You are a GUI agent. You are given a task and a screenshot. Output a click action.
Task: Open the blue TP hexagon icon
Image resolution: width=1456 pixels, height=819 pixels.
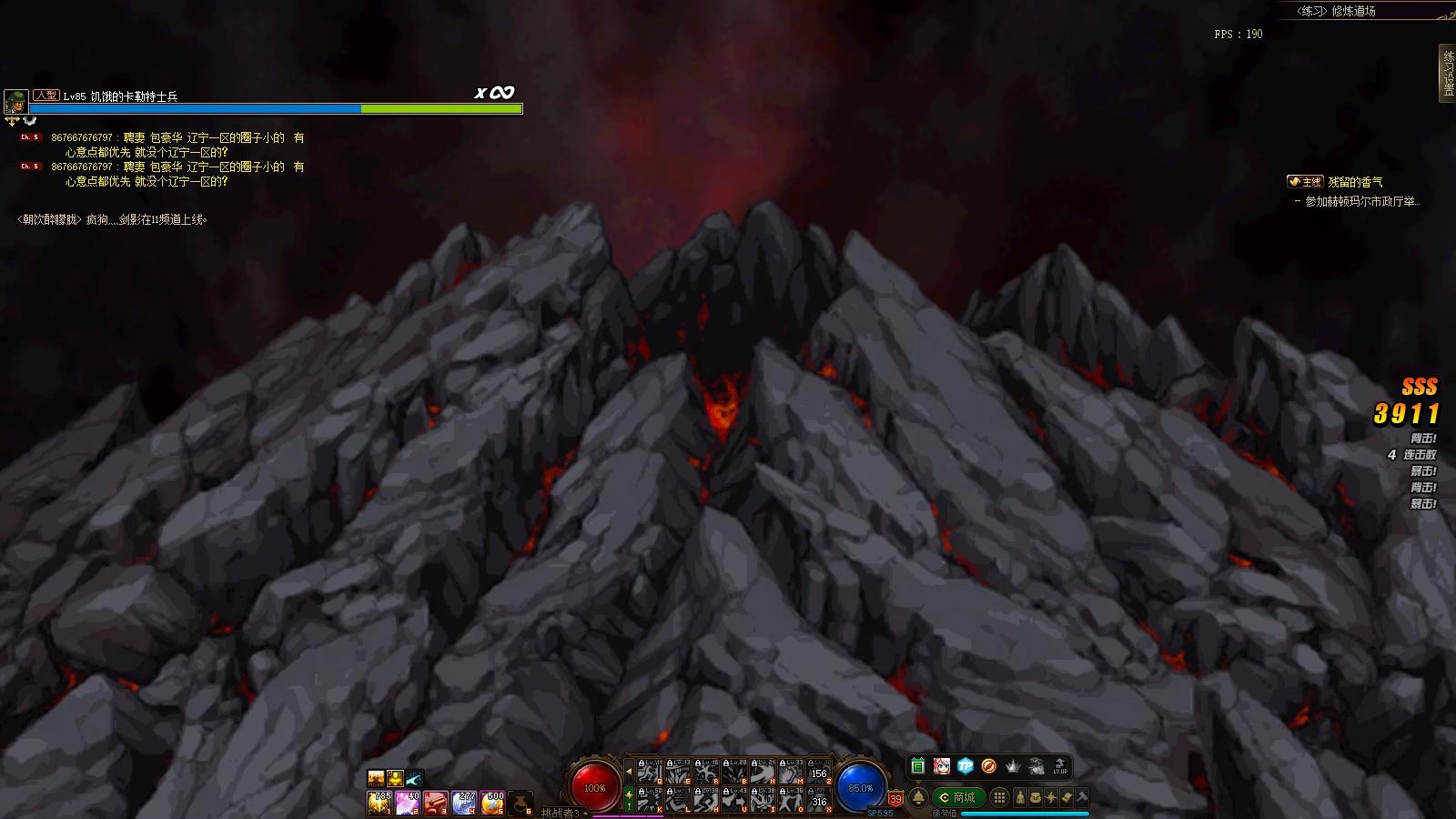(x=966, y=767)
